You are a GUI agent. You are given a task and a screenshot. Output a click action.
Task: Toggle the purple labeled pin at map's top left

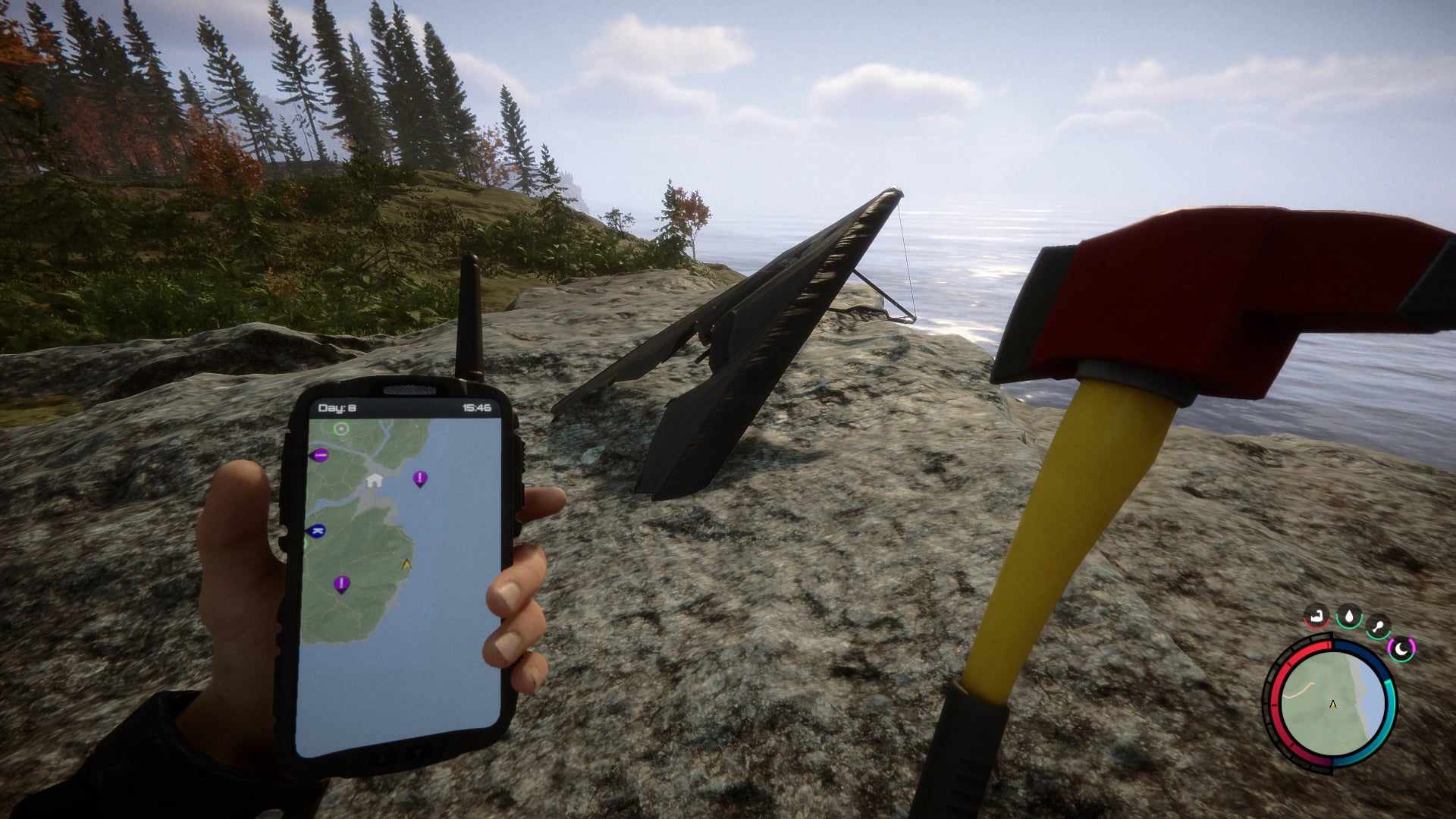pyautogui.click(x=319, y=455)
